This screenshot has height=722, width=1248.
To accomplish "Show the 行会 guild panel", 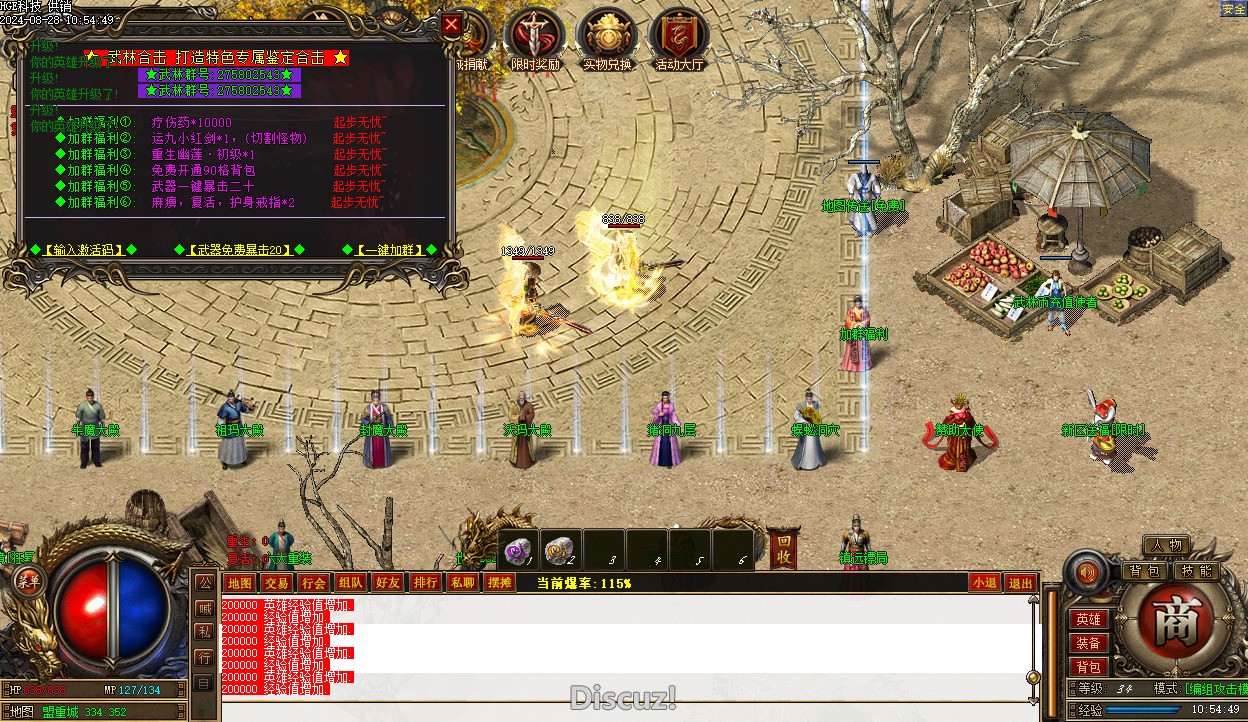I will [313, 583].
